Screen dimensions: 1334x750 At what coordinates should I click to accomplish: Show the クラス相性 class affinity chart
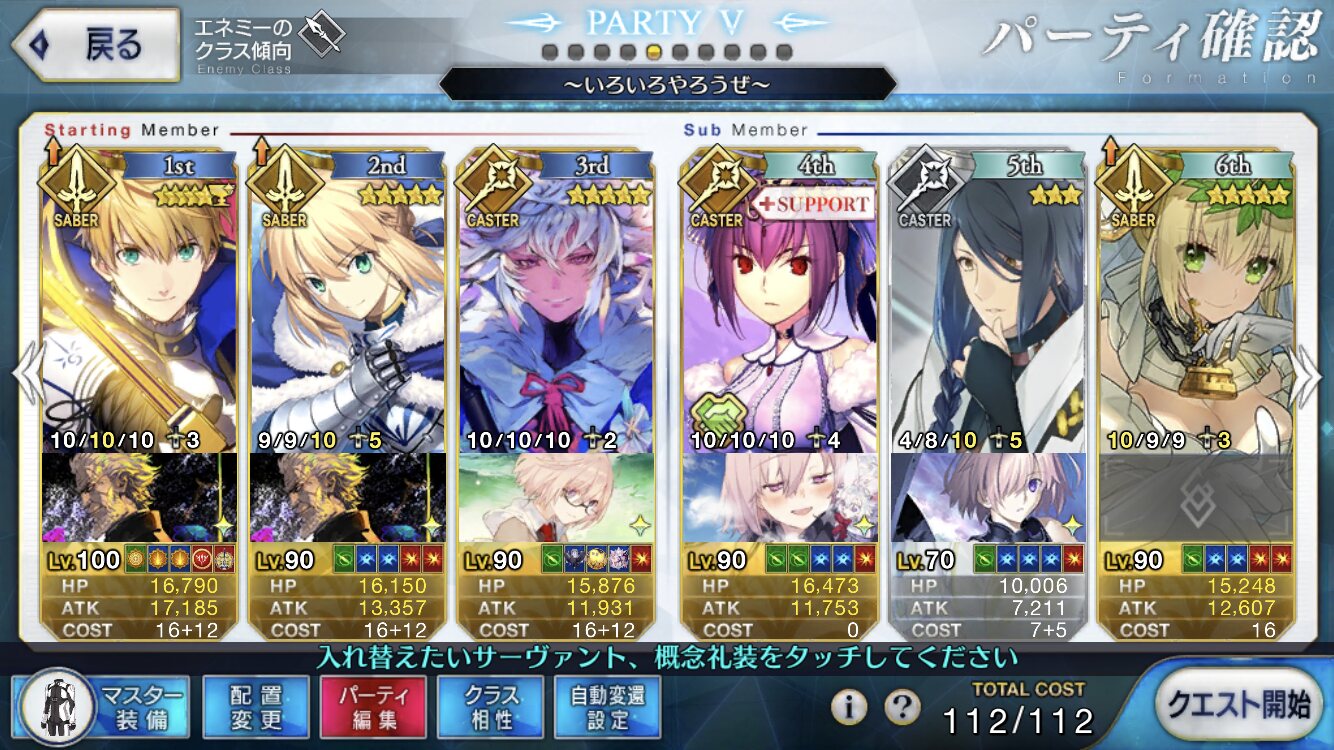point(490,706)
